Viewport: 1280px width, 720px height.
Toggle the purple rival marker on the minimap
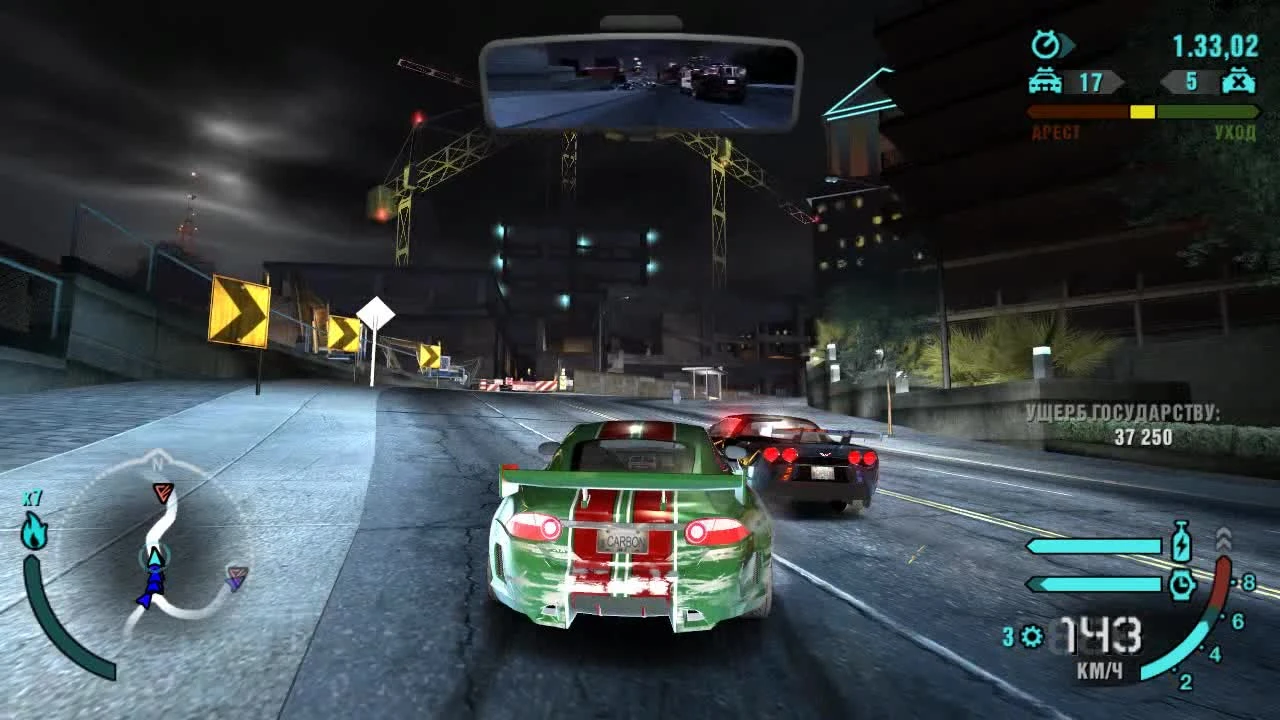235,578
